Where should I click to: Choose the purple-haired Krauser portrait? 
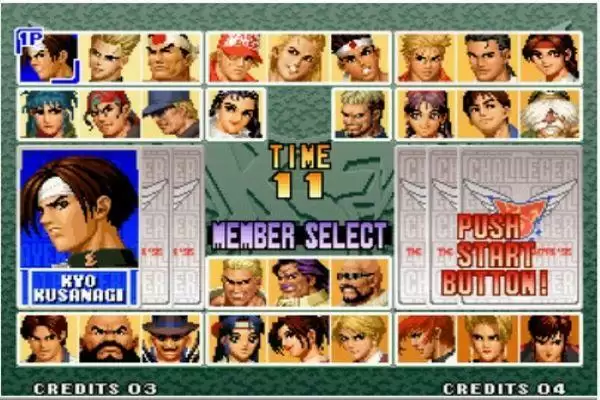click(298, 283)
